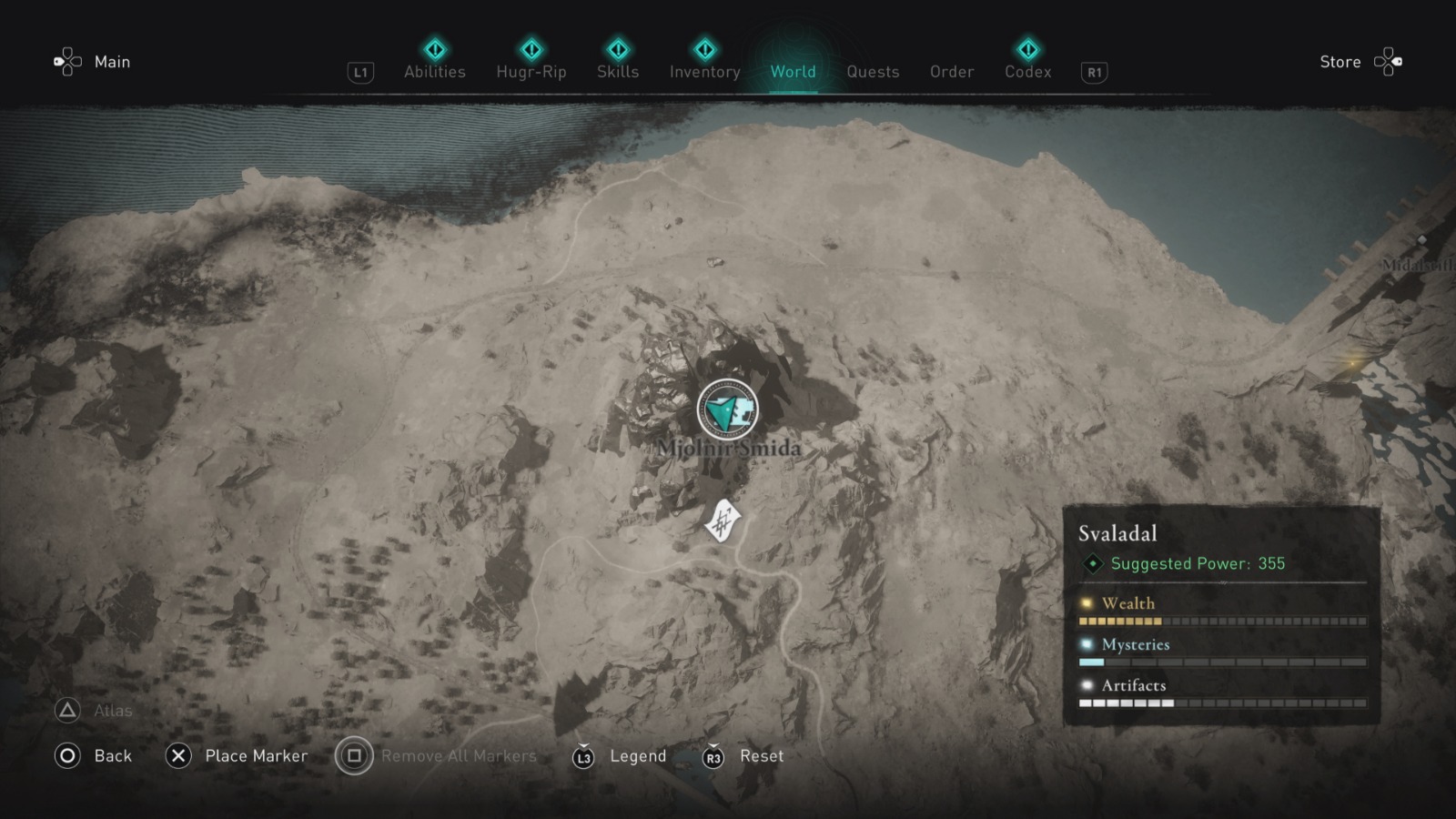The height and width of the screenshot is (819, 1456).
Task: Click the Reset button
Action: 762,755
